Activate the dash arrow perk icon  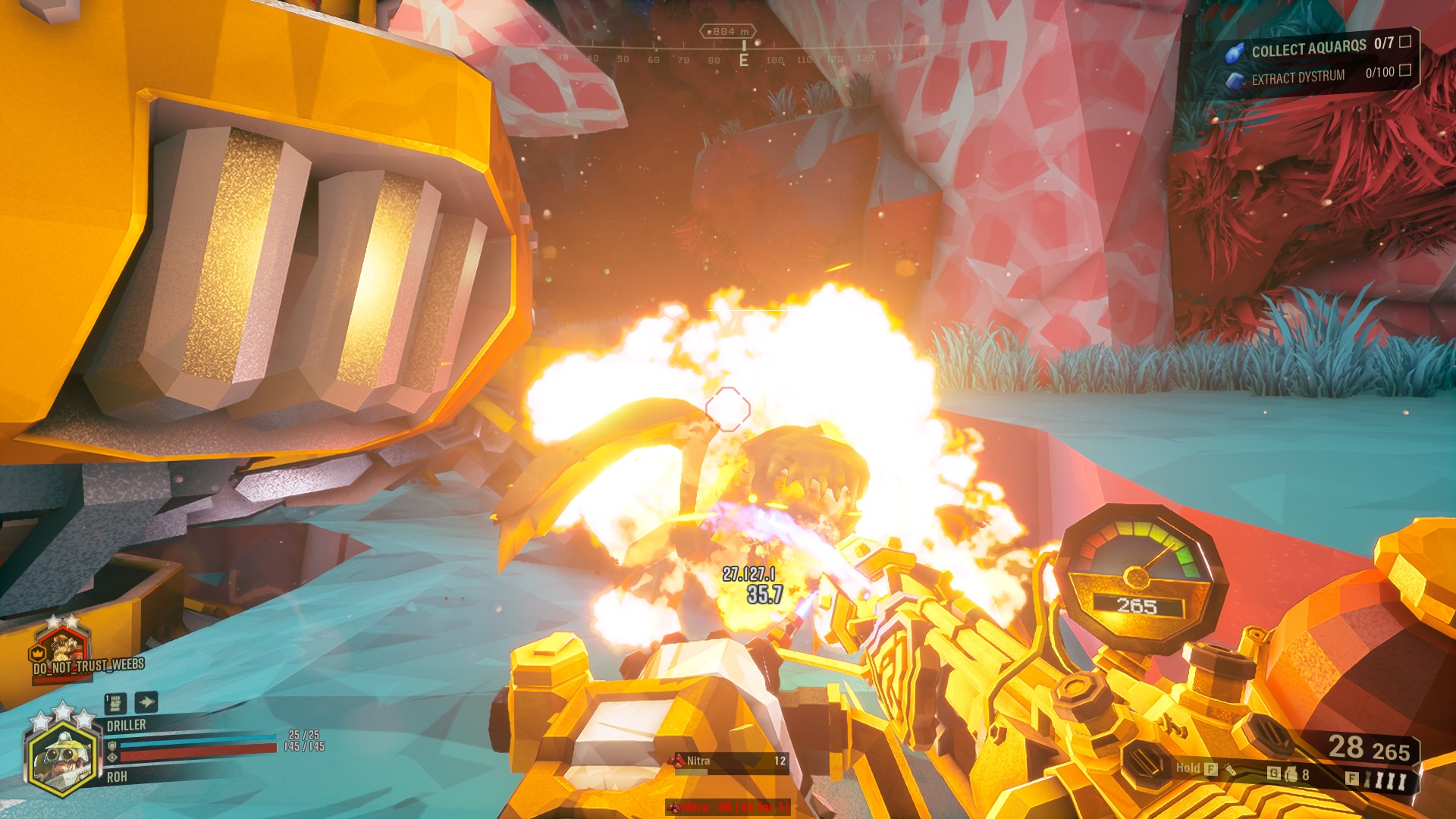point(146,702)
